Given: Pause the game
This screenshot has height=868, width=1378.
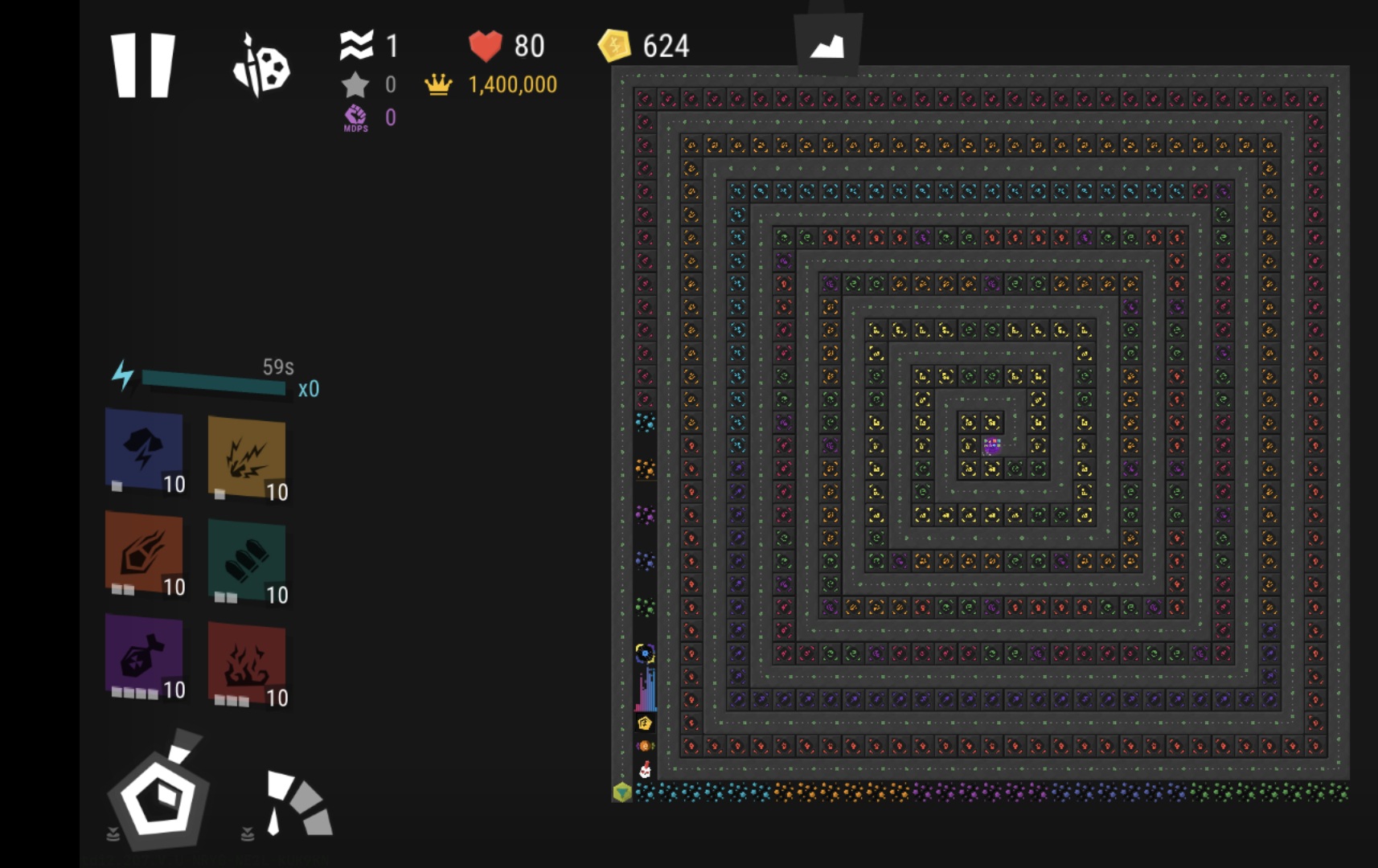Looking at the screenshot, I should coord(142,65).
